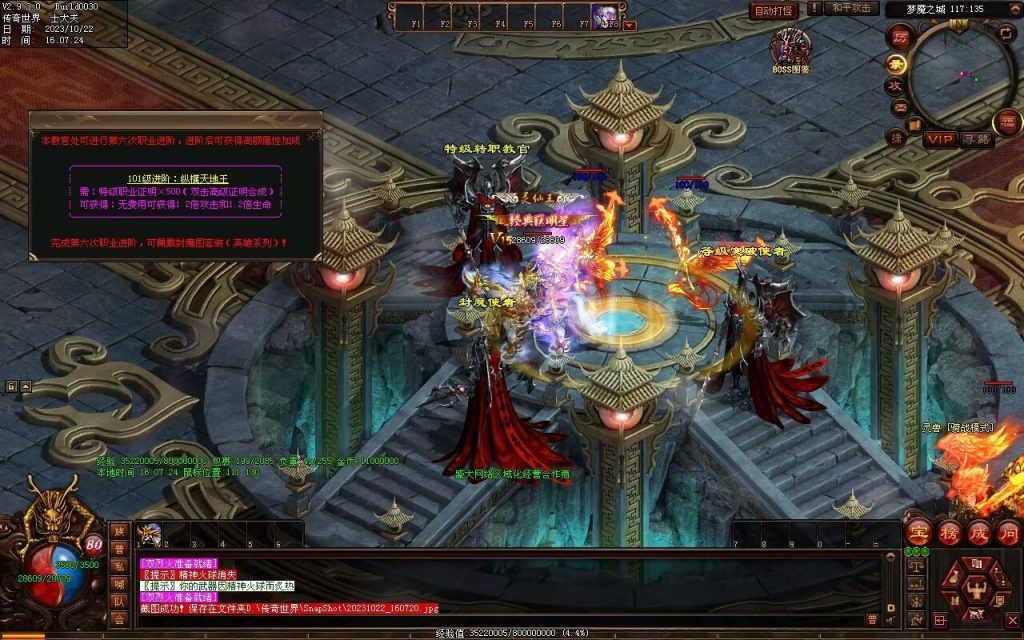The width and height of the screenshot is (1024, 640).
Task: Switch chat to the 队 team channel
Action: pyautogui.click(x=119, y=600)
